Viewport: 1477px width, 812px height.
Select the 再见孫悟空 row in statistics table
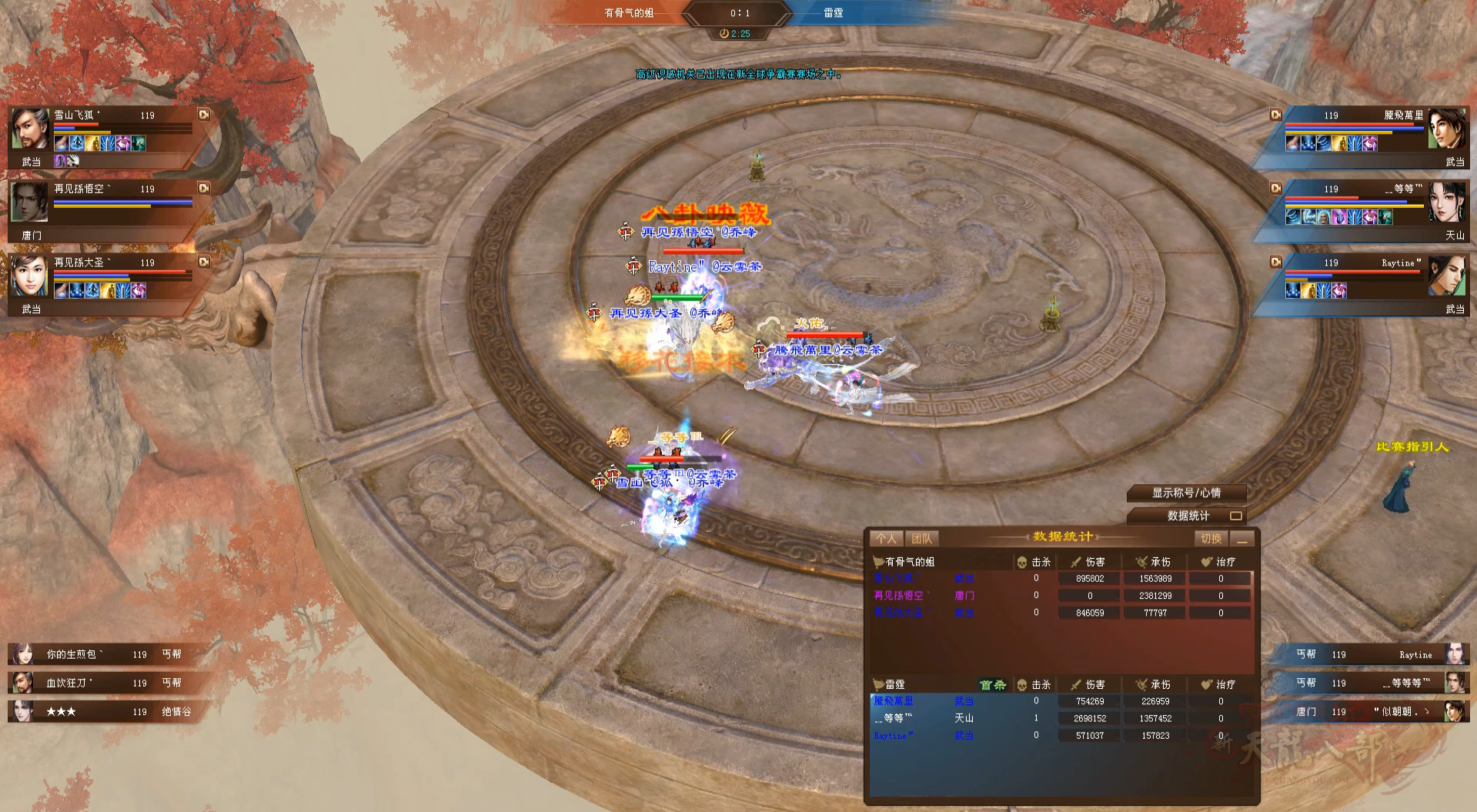[1062, 596]
